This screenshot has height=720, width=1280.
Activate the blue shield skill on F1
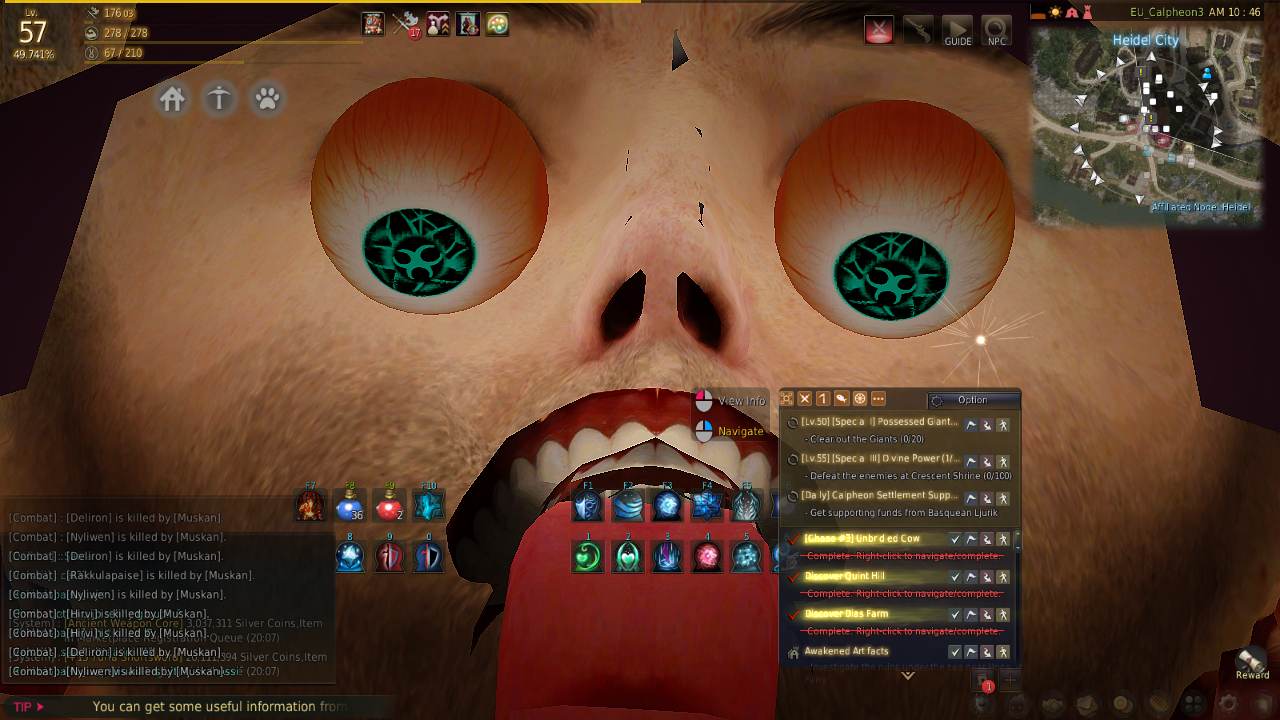(x=588, y=507)
